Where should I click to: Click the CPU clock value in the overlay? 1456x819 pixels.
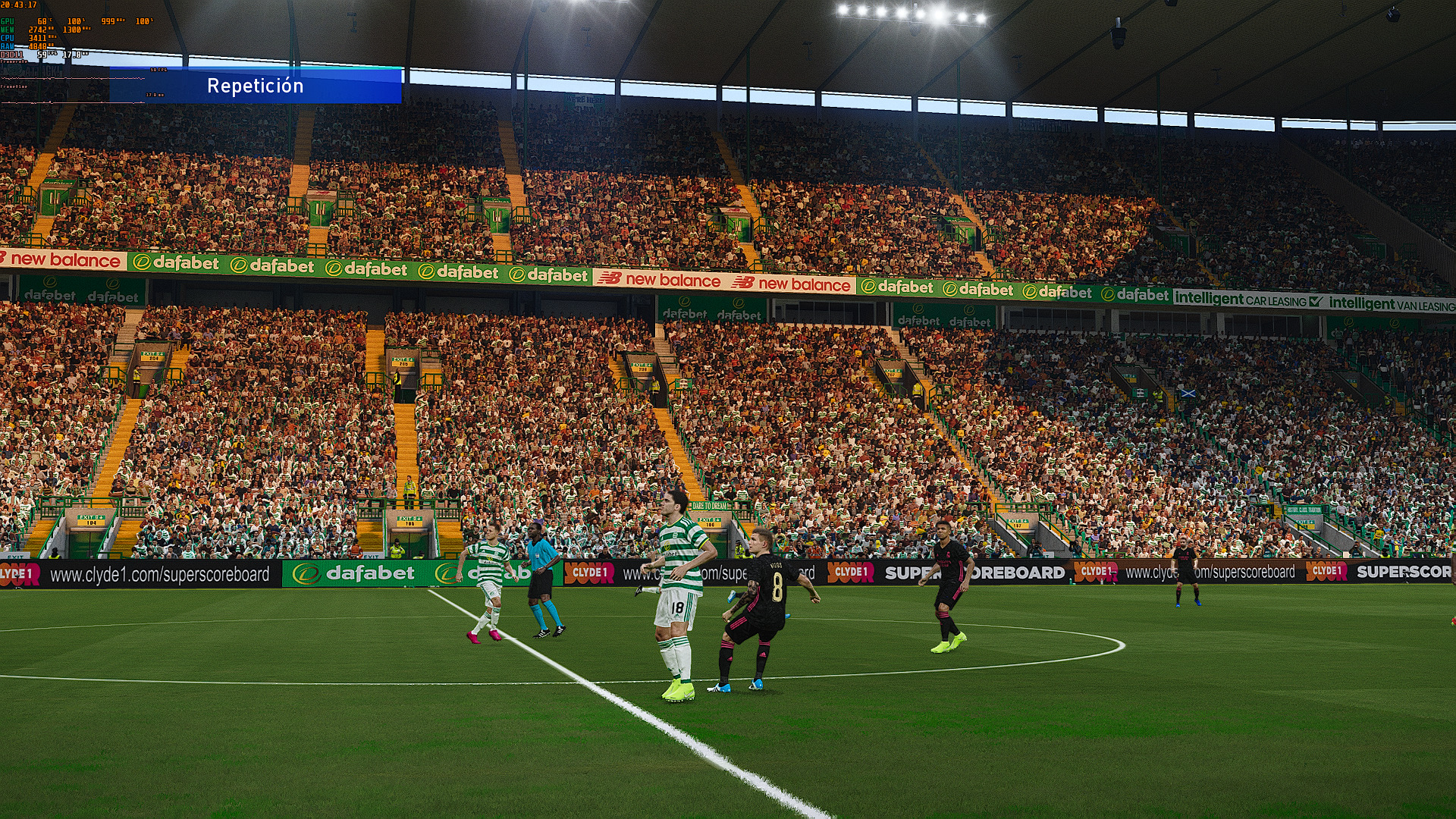36,39
